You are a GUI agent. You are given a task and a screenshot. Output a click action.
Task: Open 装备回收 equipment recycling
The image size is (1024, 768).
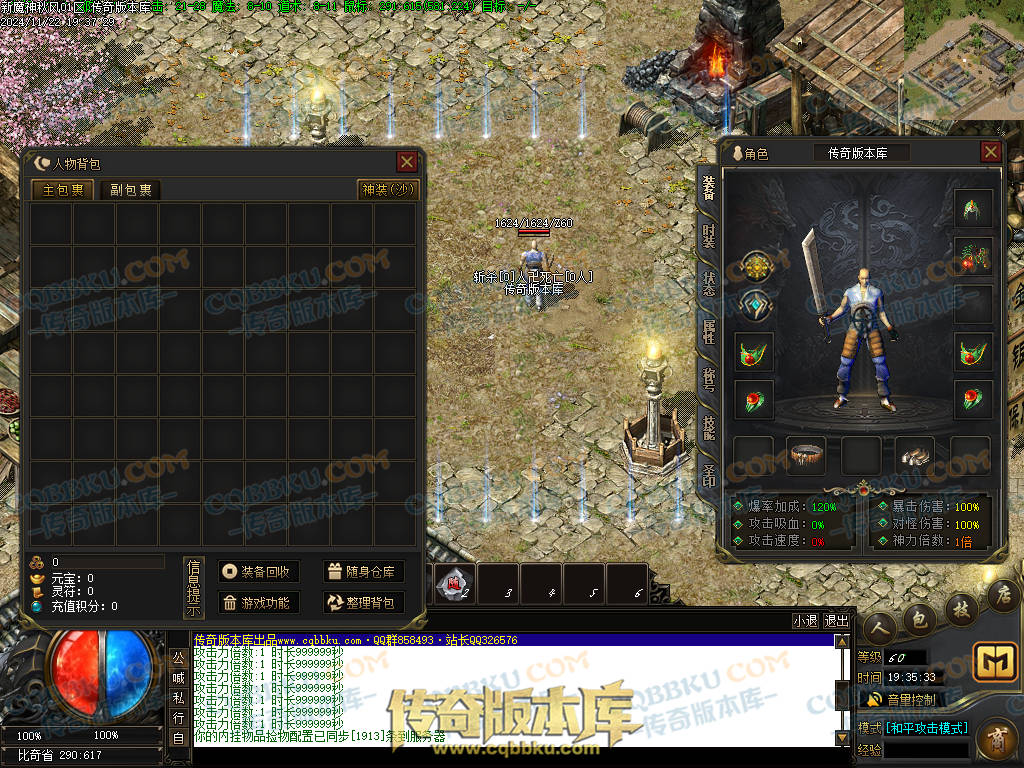tap(259, 572)
